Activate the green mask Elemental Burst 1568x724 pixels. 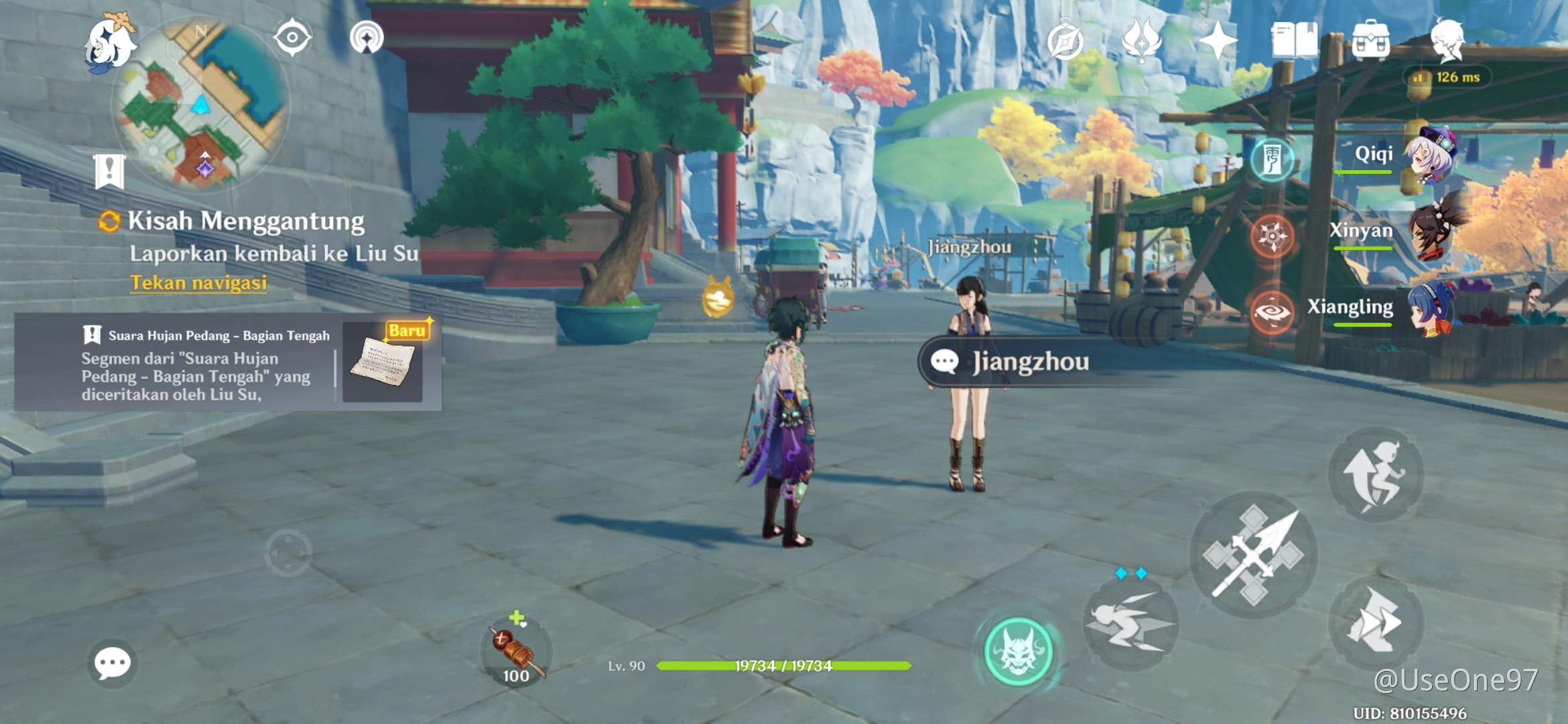point(1018,652)
